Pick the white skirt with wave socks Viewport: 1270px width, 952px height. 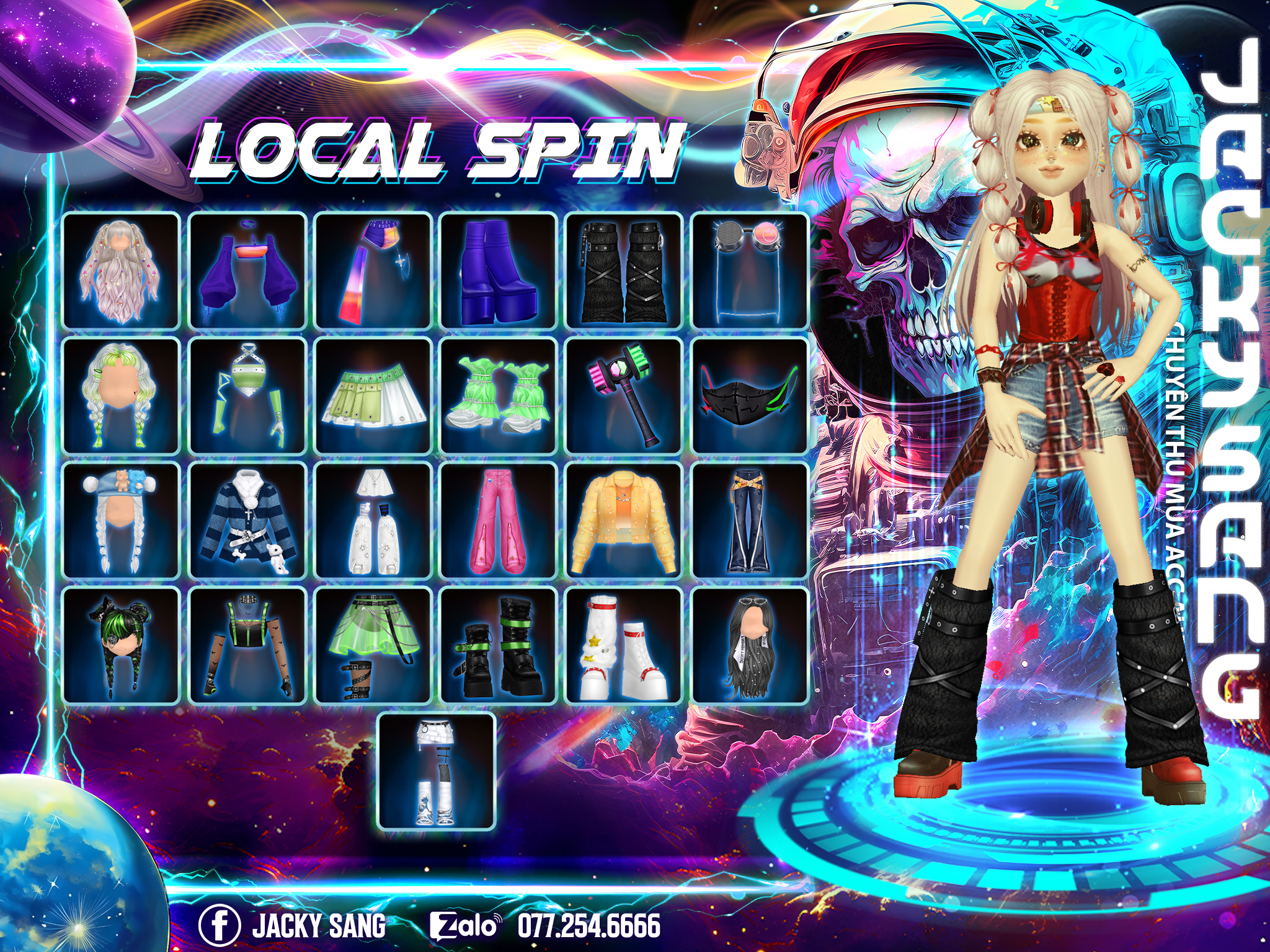click(437, 771)
